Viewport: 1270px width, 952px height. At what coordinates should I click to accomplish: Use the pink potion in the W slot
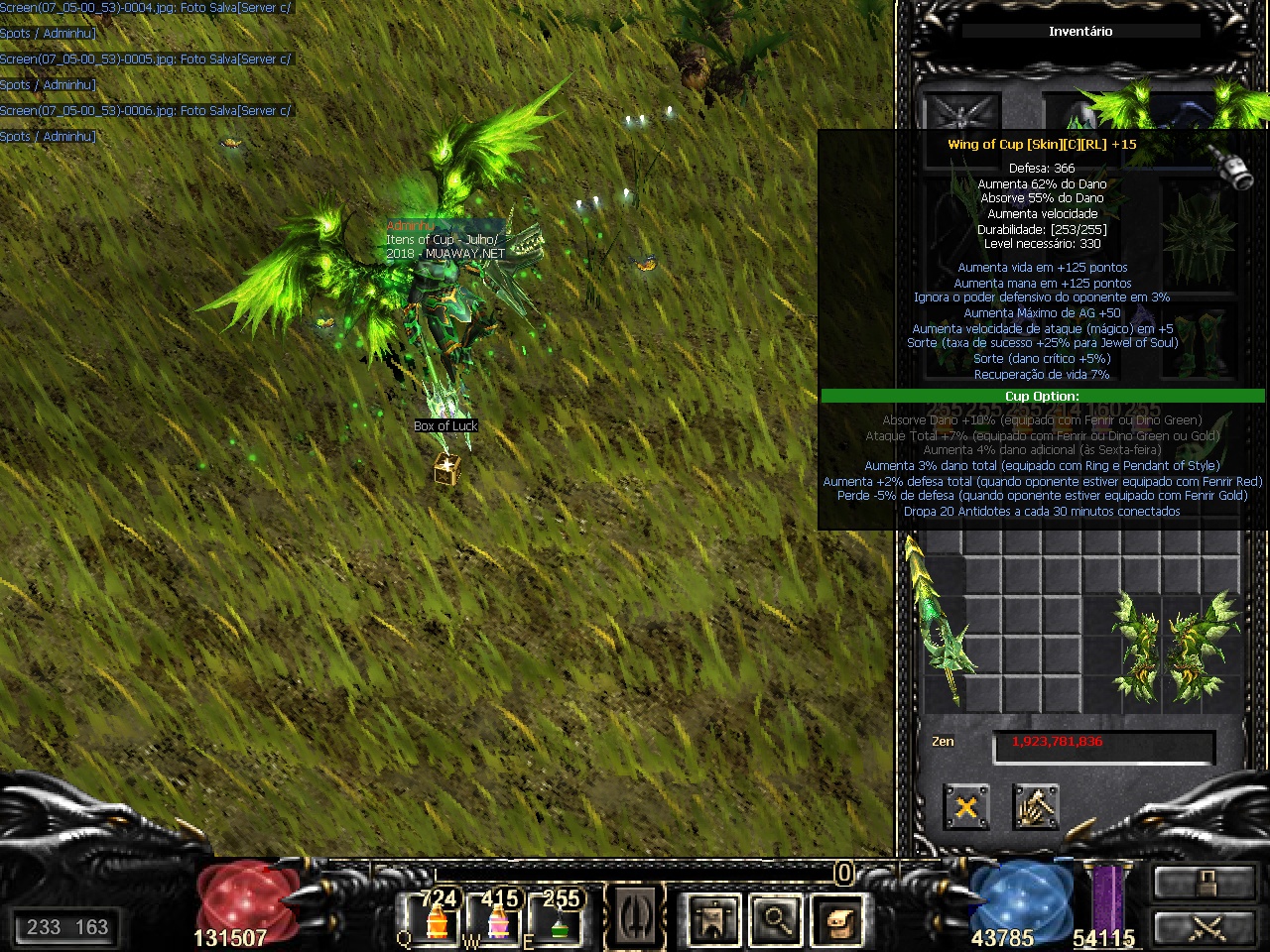[x=499, y=919]
